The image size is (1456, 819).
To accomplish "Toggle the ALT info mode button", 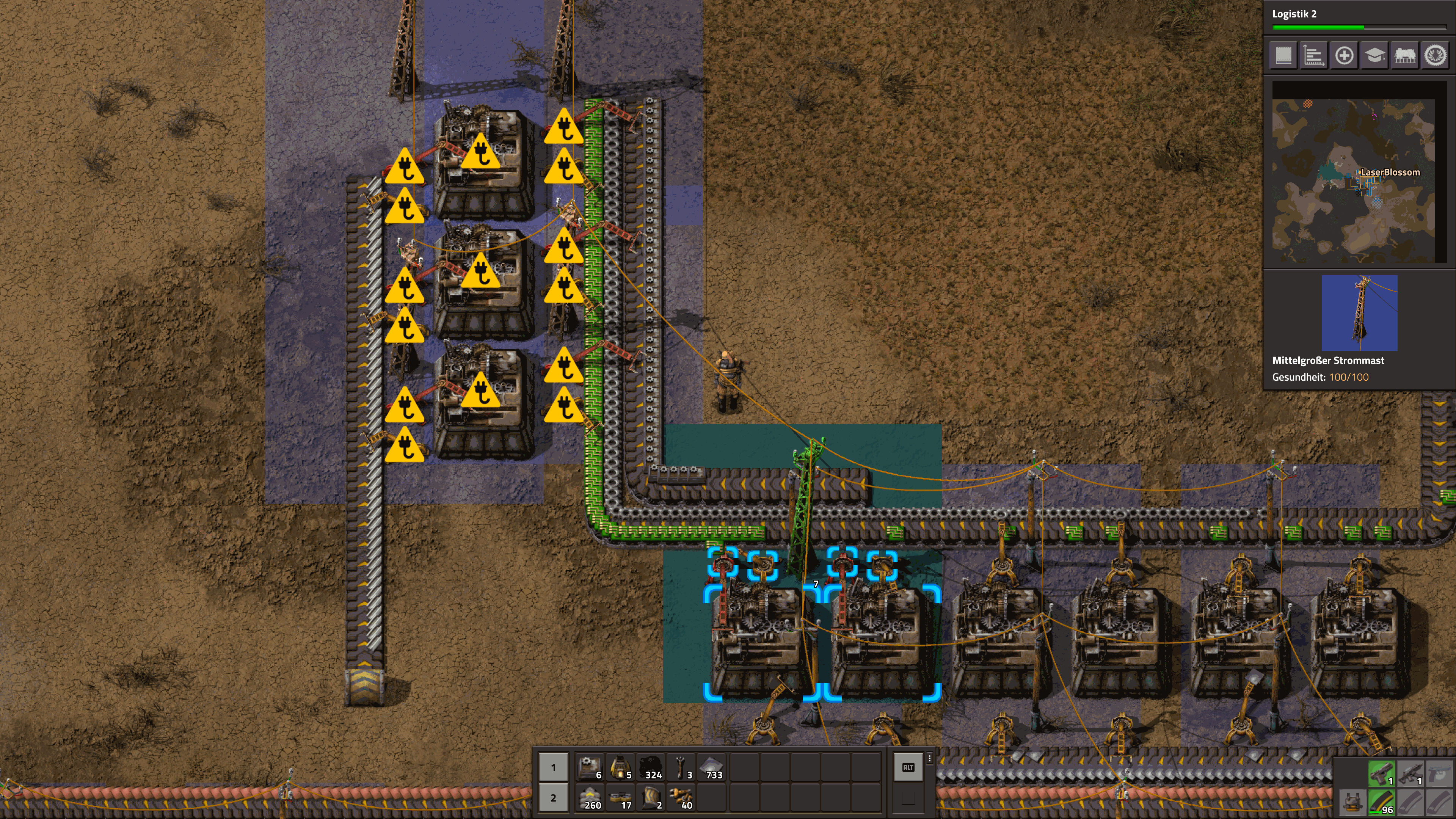I will 908,767.
